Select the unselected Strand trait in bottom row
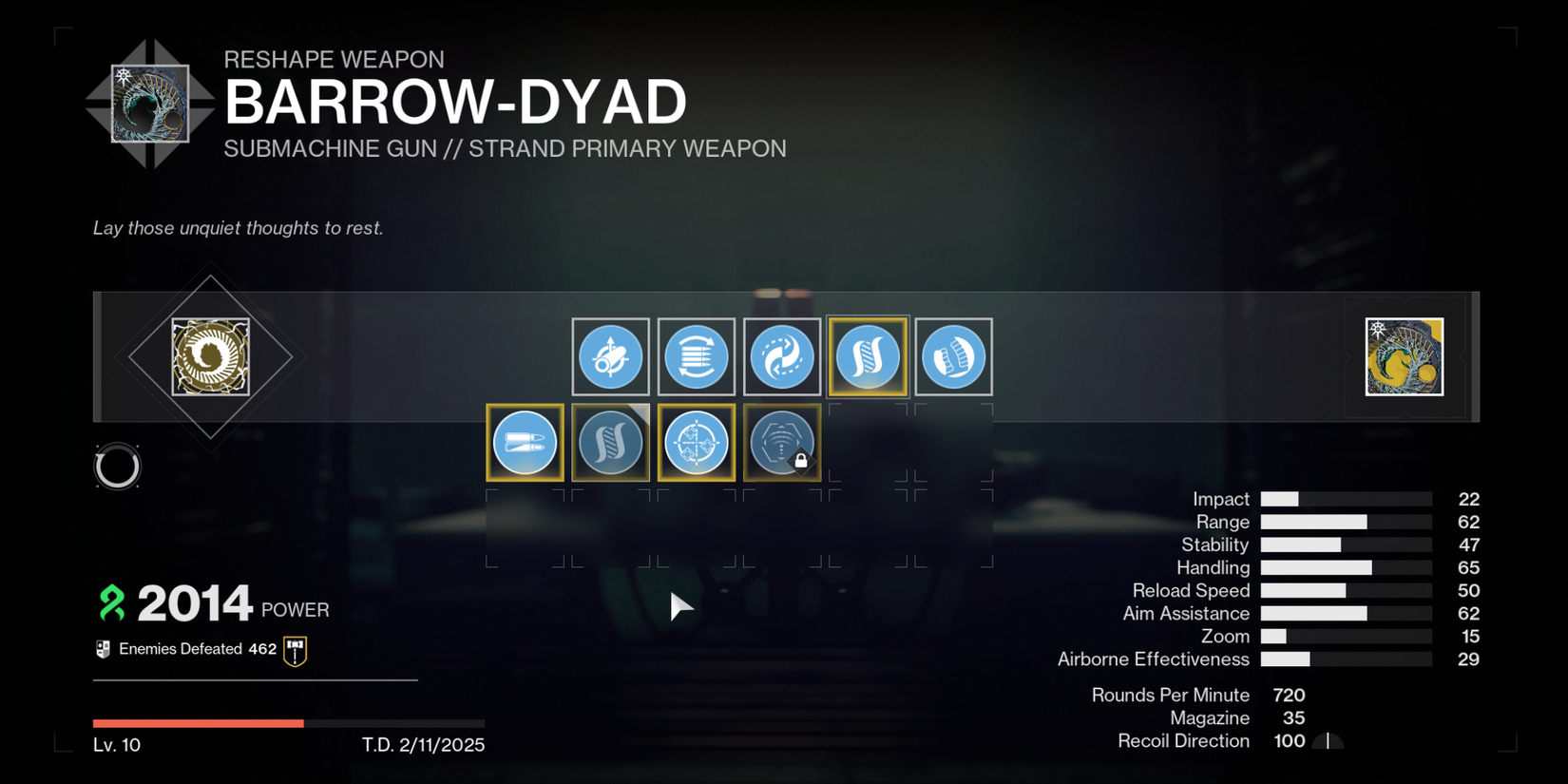The image size is (1568, 784). [610, 442]
